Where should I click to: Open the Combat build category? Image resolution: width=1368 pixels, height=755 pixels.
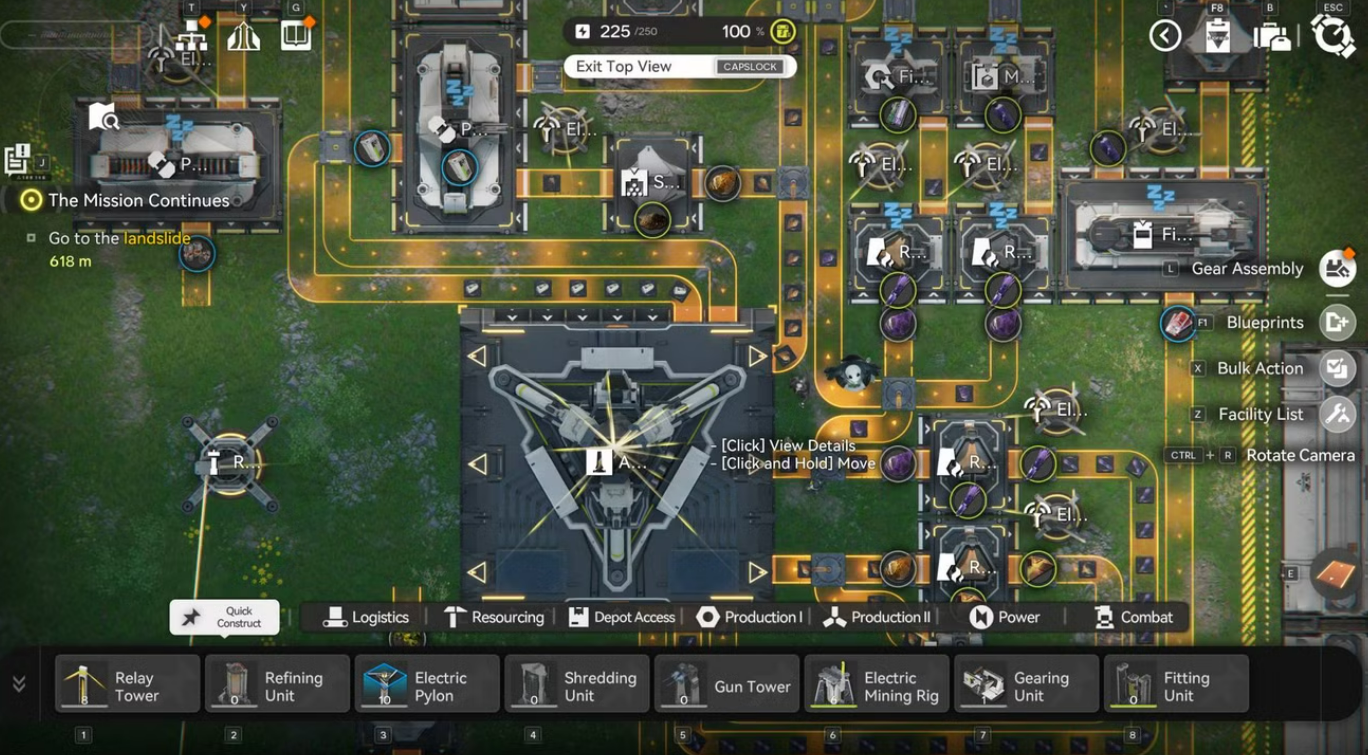point(1134,617)
